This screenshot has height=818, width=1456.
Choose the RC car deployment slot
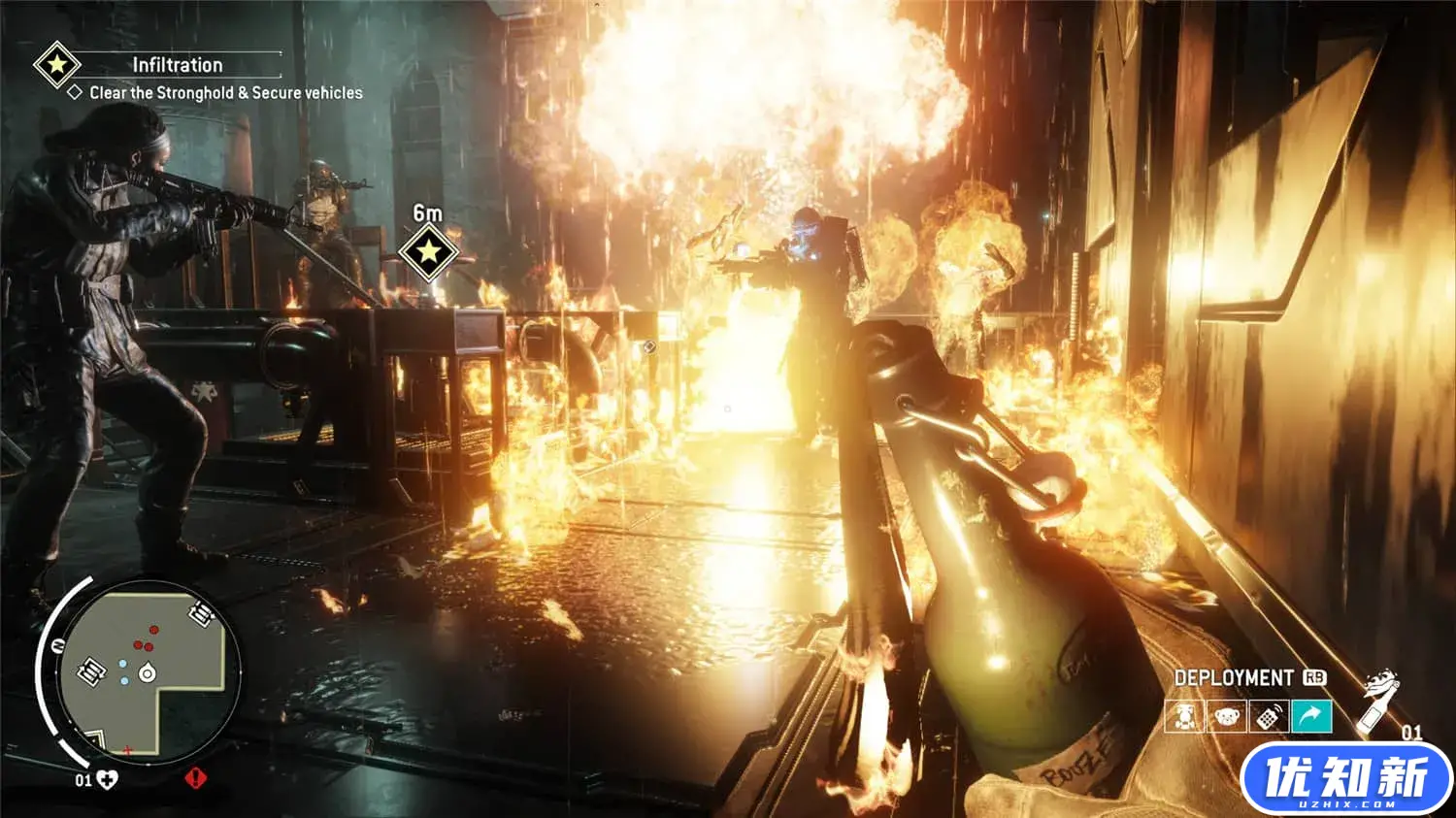[x=1185, y=717]
